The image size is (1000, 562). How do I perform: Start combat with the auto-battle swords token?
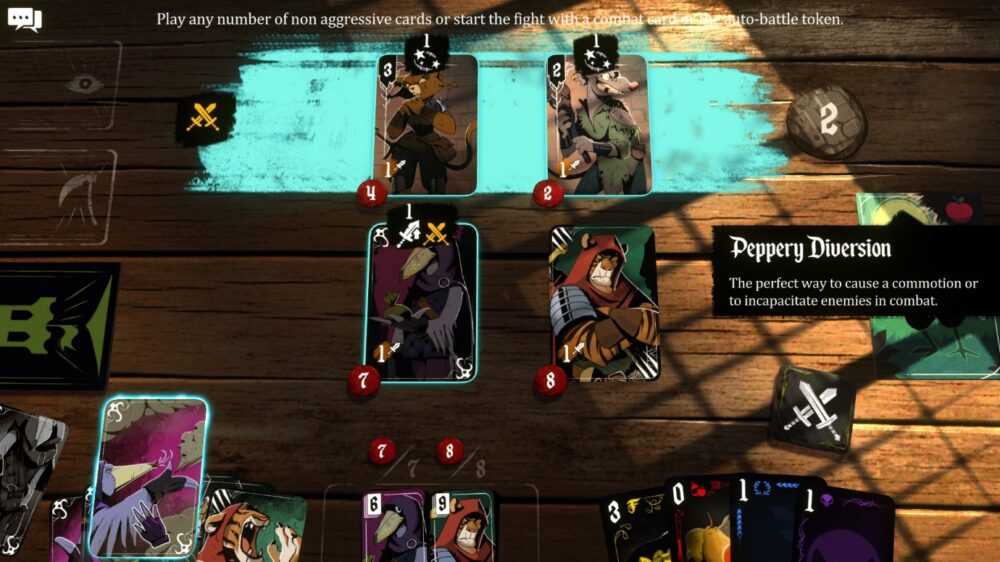coord(814,408)
